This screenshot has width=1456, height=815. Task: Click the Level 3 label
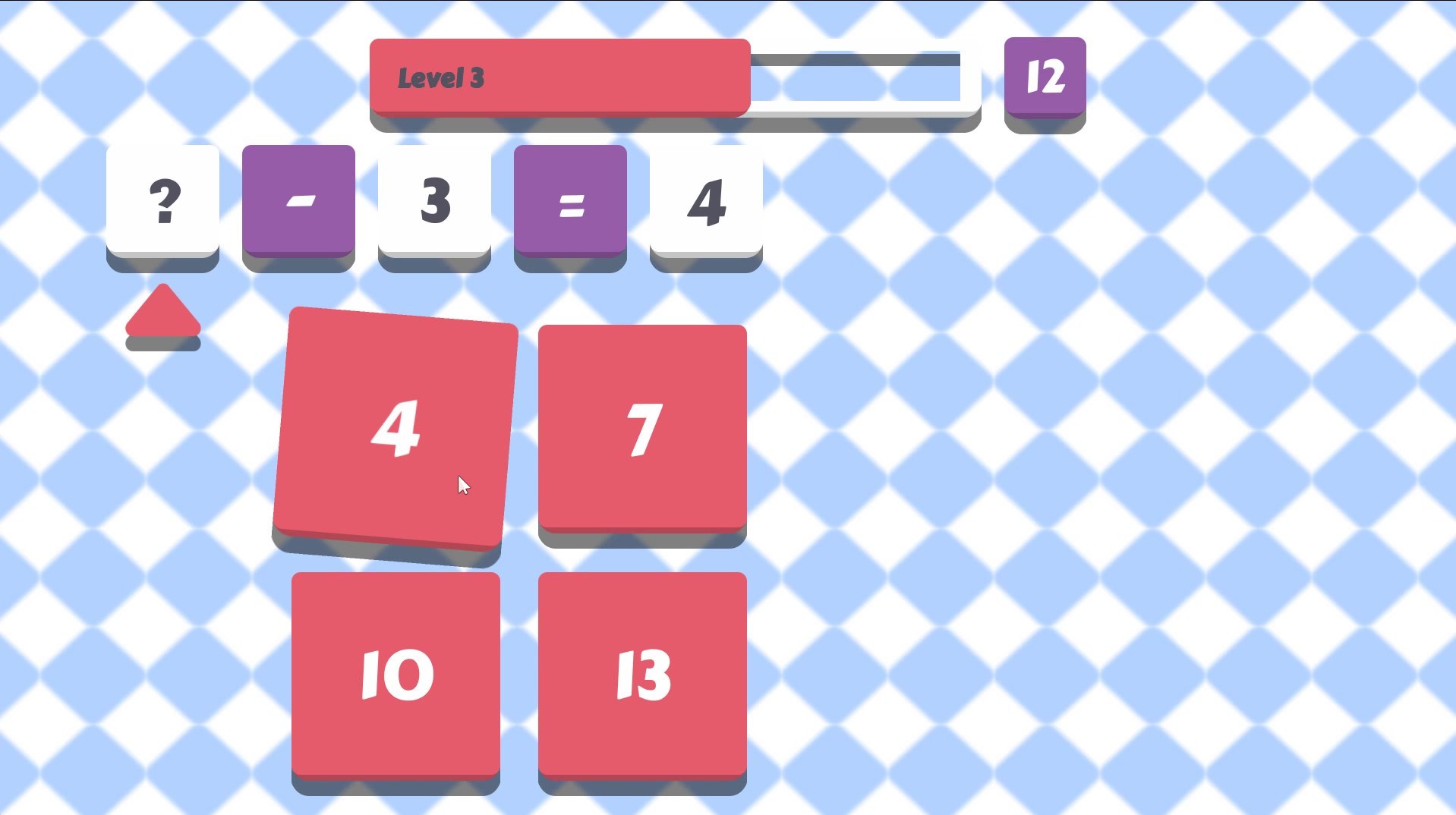click(440, 76)
